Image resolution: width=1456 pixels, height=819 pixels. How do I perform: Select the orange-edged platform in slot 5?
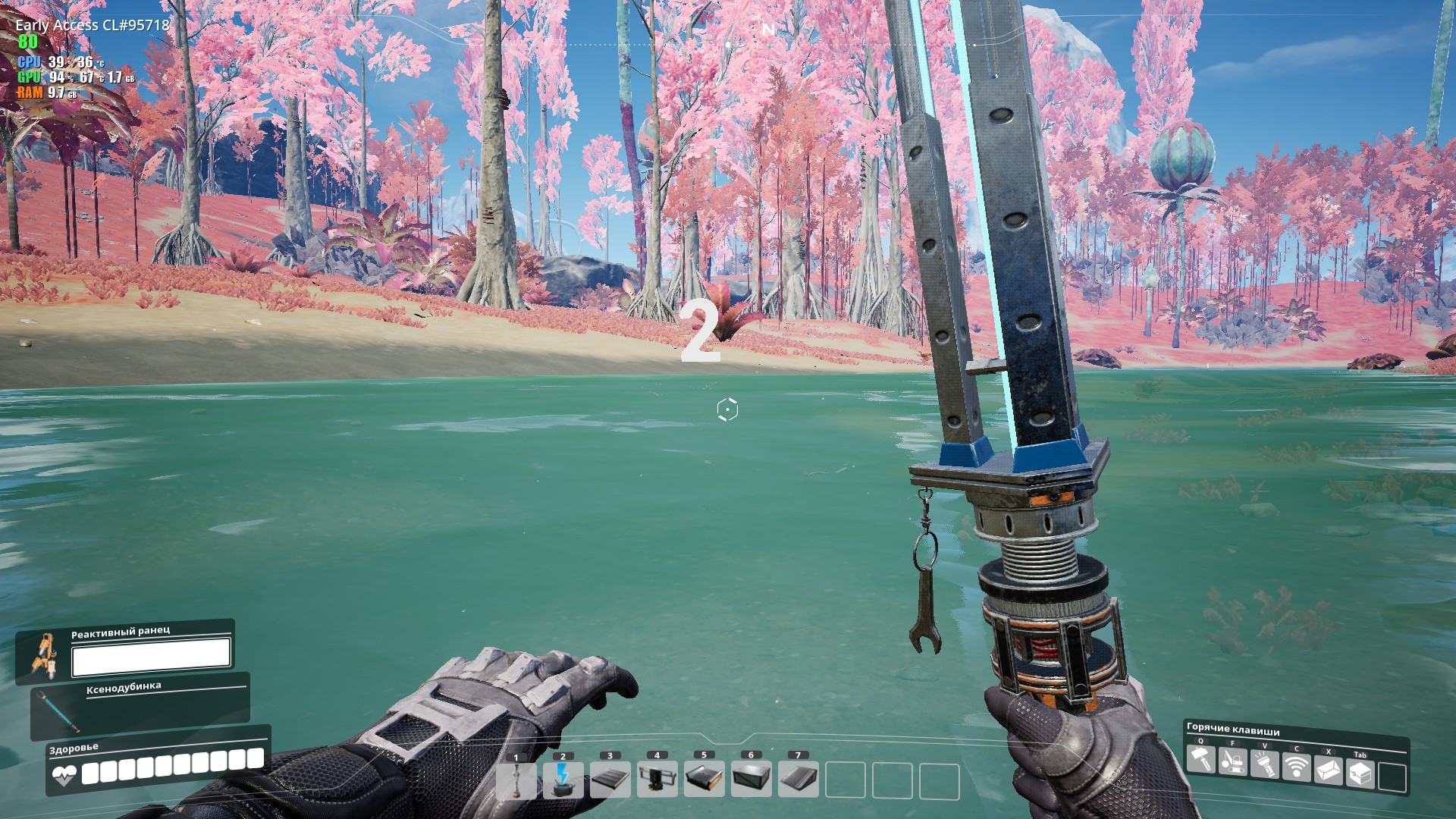[704, 780]
